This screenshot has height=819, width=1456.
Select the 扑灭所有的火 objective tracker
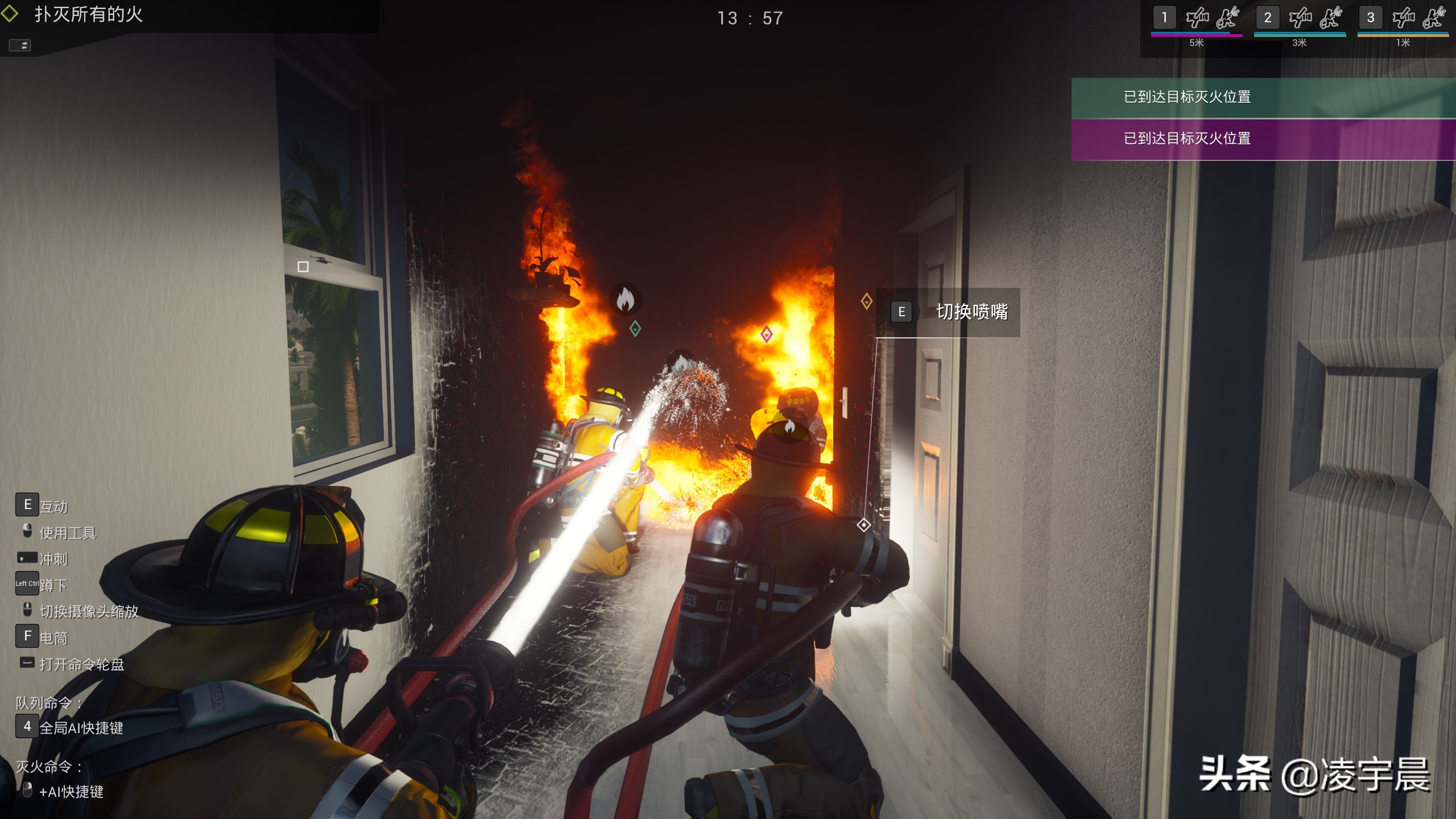(88, 15)
